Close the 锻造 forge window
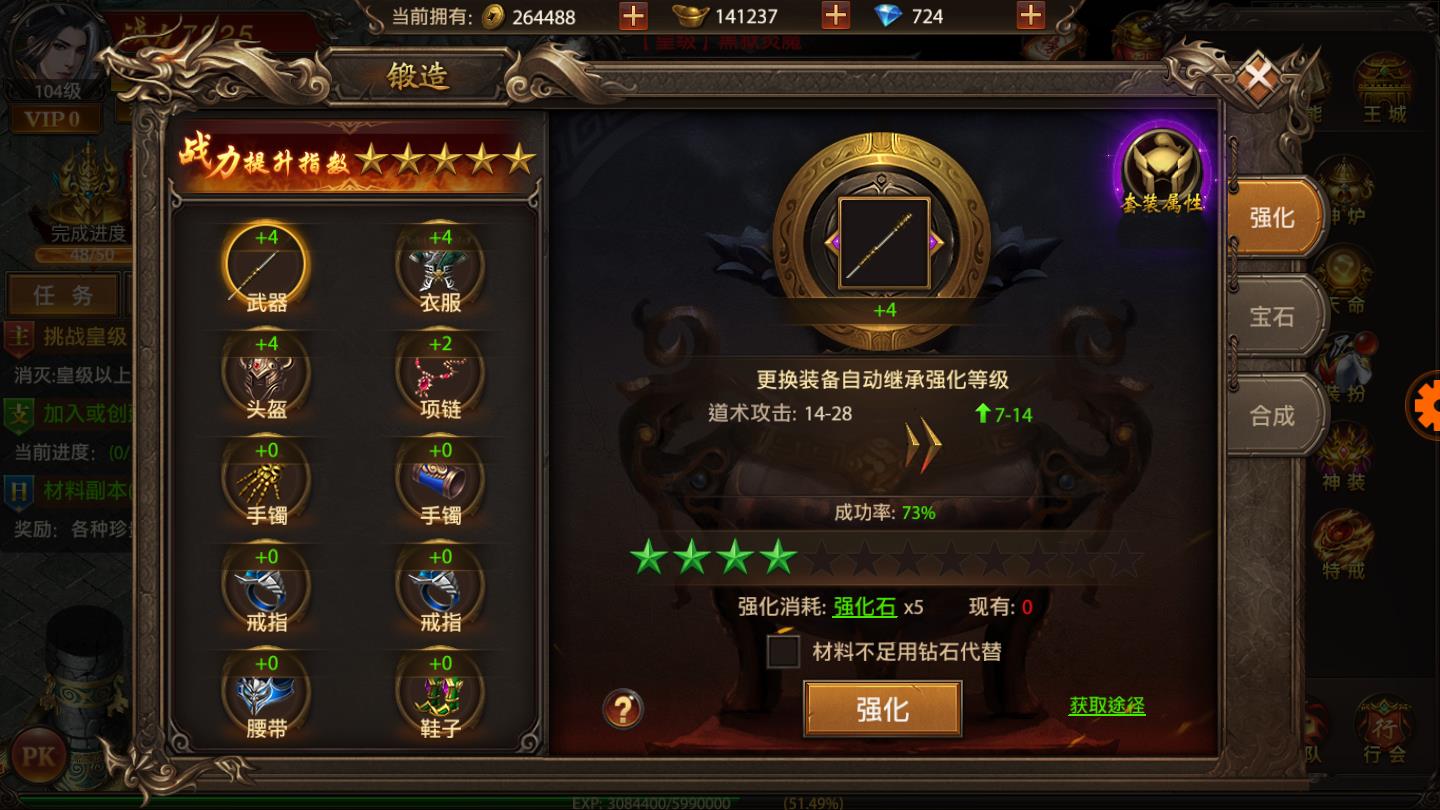The image size is (1440, 810). tap(1257, 76)
